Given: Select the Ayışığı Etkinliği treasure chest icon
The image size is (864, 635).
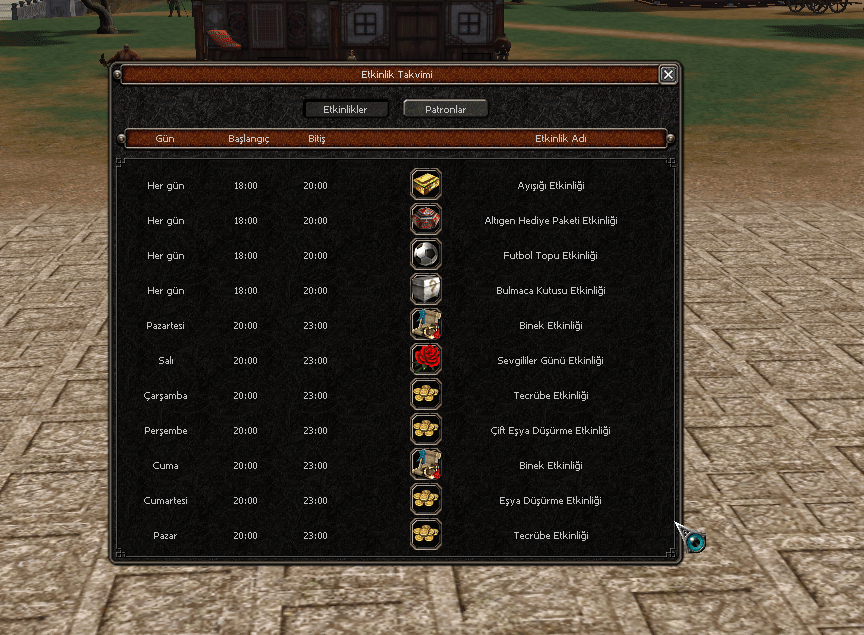Looking at the screenshot, I should (426, 185).
